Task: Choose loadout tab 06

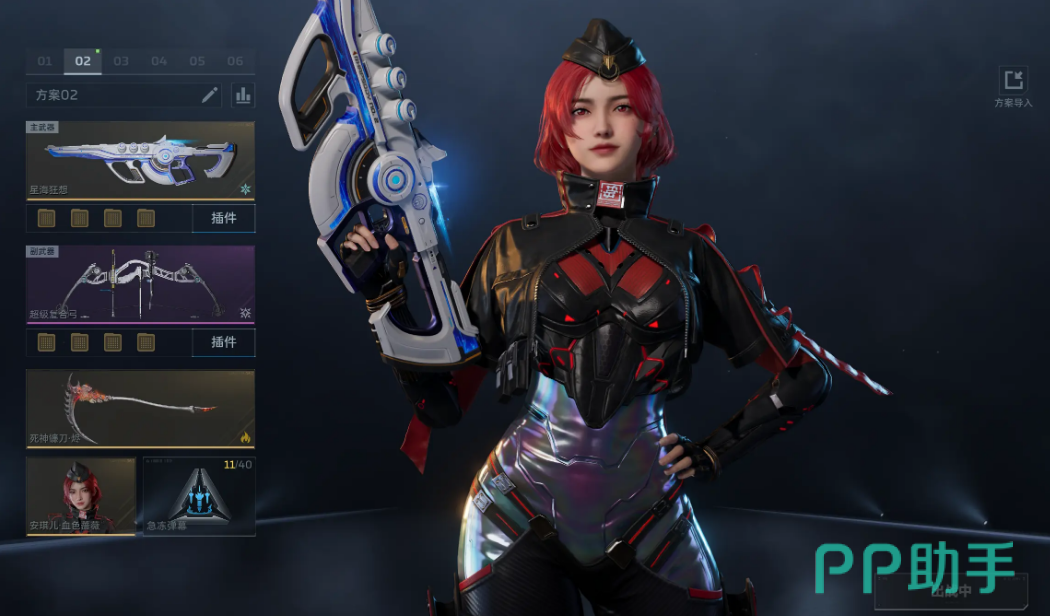Action: [235, 61]
